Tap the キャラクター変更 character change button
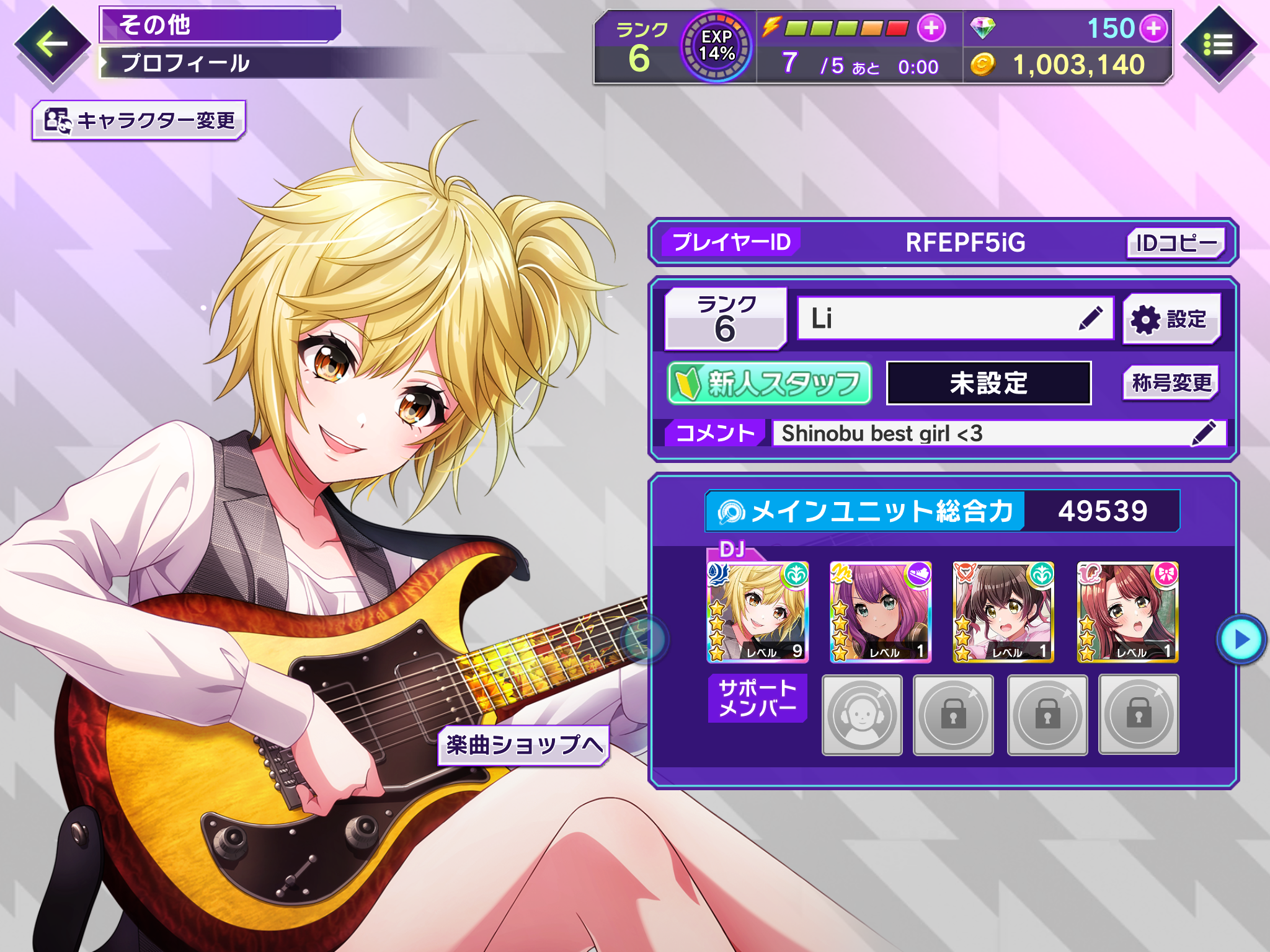 tap(140, 120)
